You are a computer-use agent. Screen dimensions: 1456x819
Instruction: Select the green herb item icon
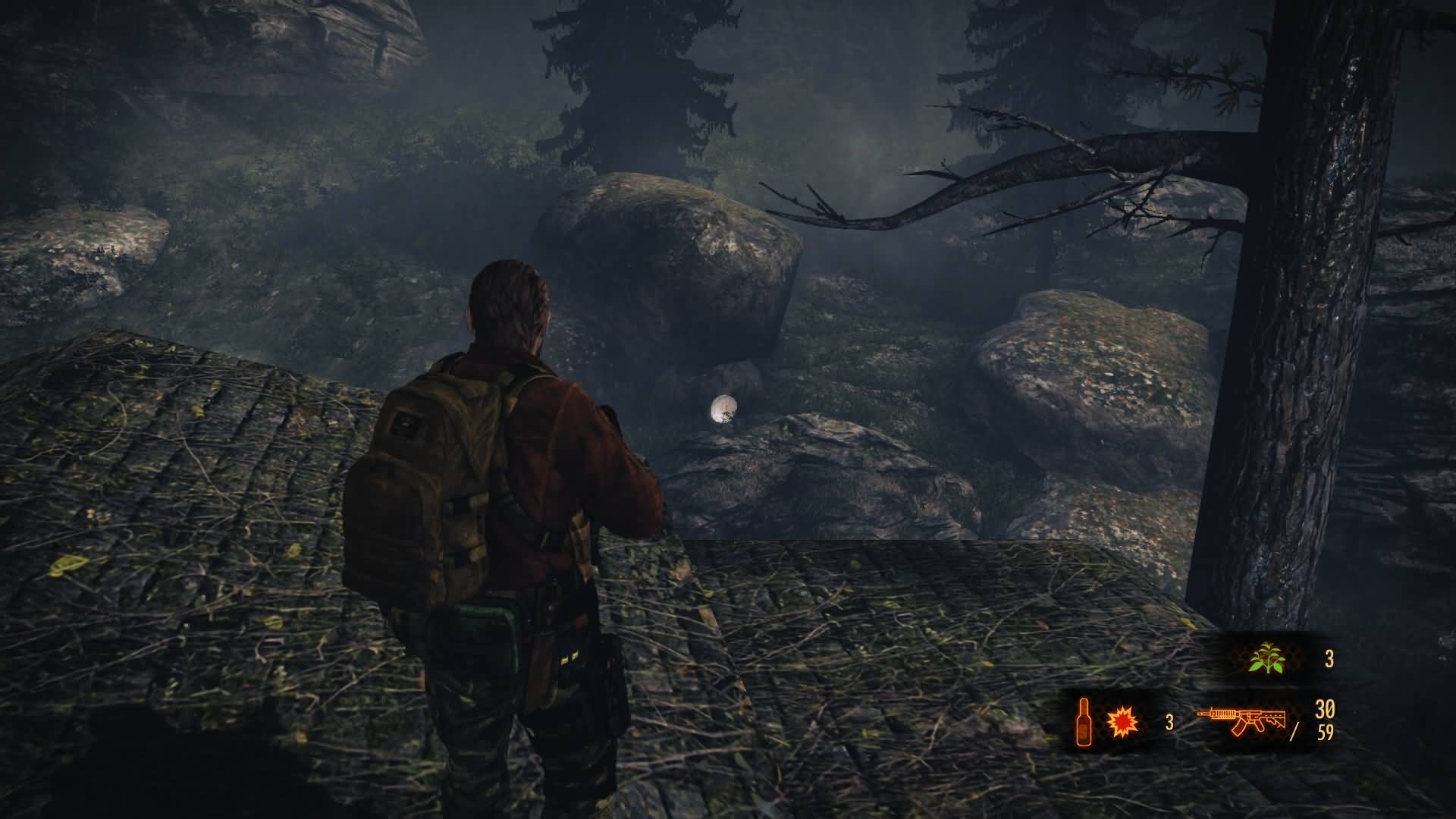(x=1266, y=657)
